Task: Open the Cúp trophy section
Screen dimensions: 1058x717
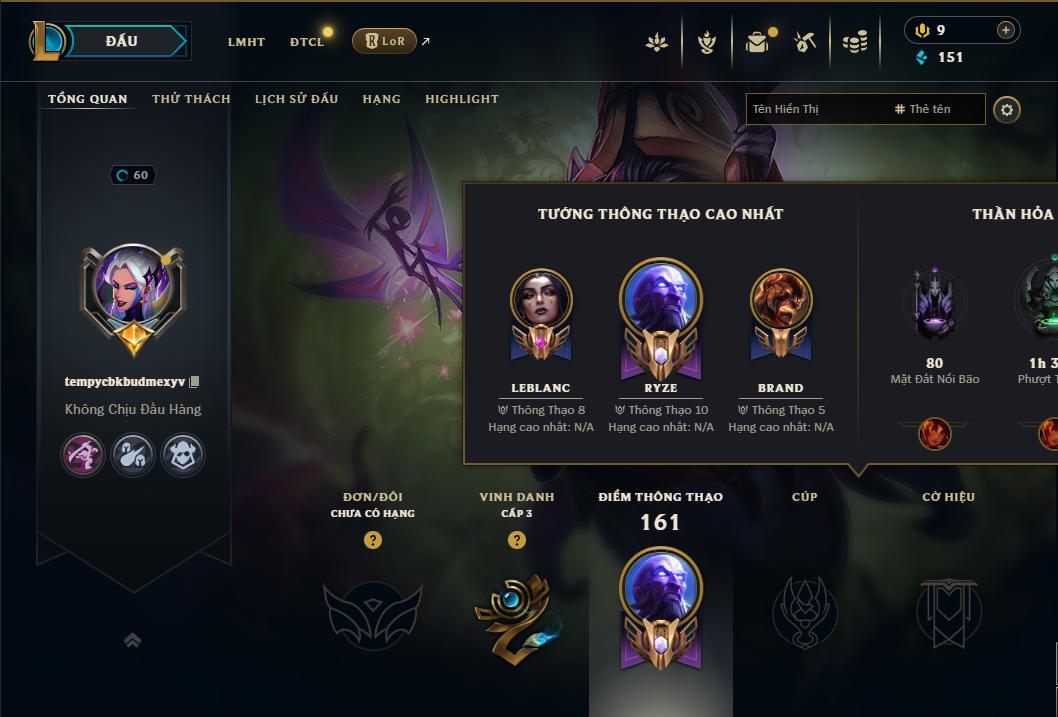Action: [x=804, y=611]
